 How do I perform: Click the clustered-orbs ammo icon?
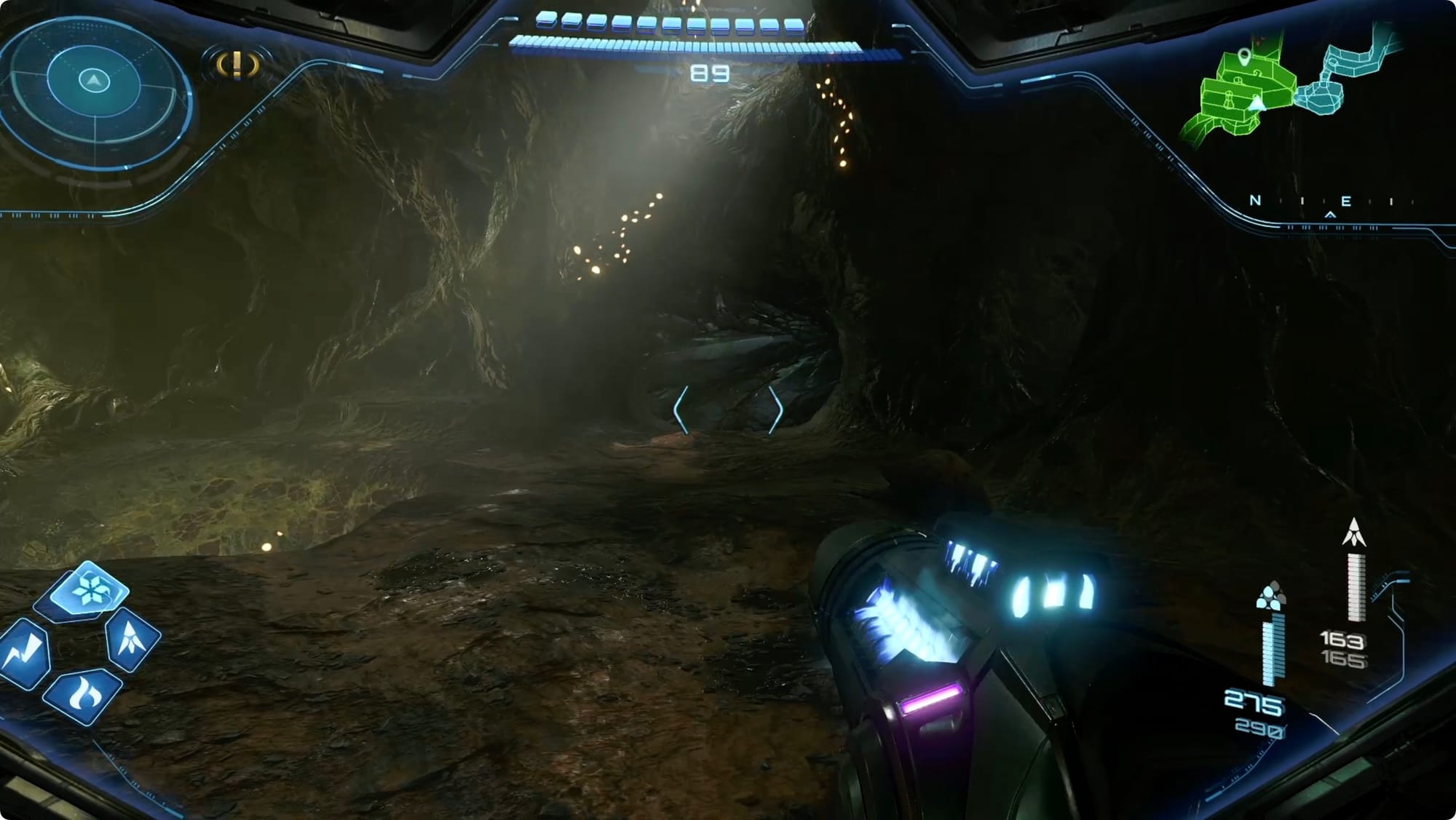[1270, 595]
